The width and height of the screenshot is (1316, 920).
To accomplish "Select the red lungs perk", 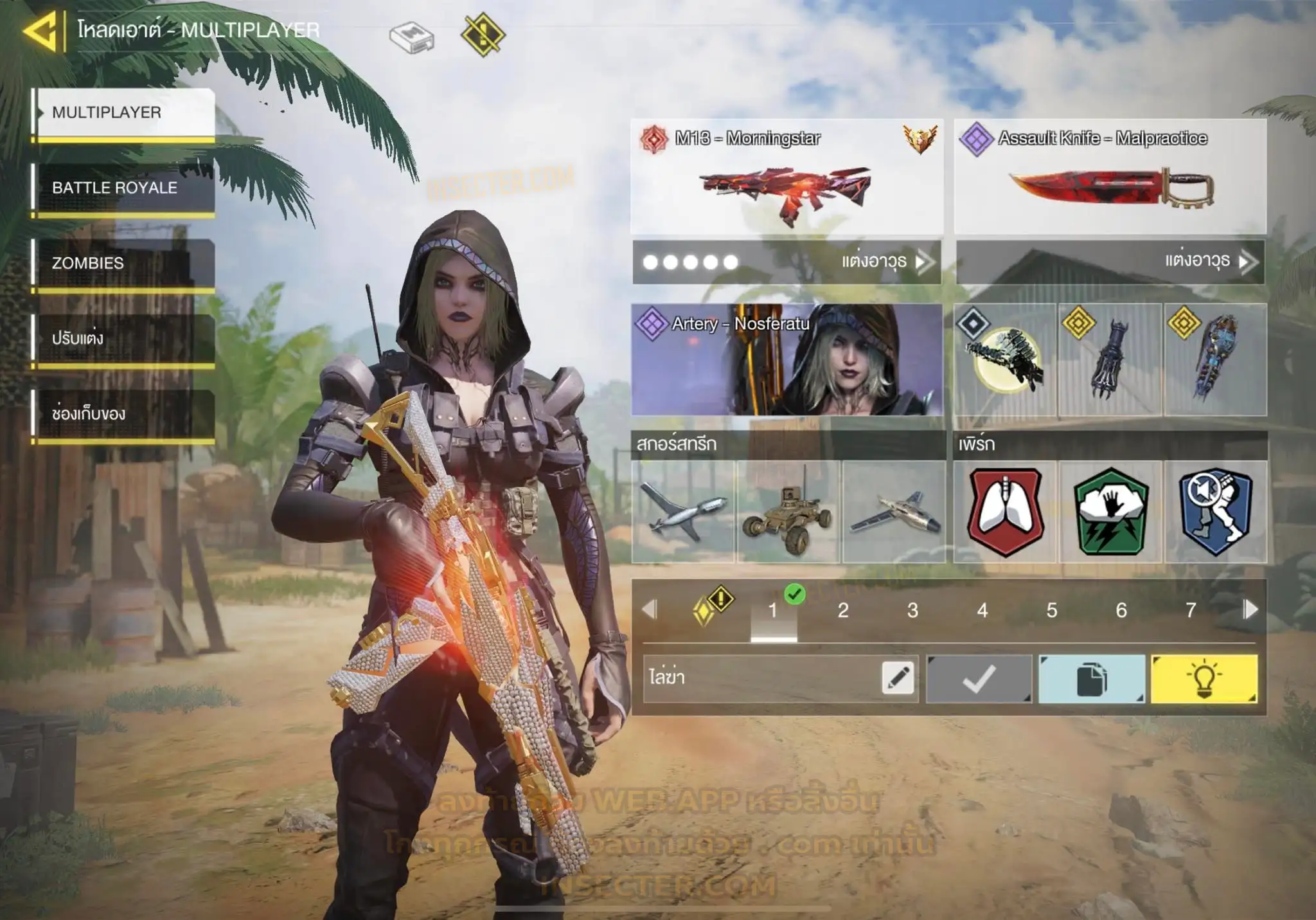I will (1005, 511).
